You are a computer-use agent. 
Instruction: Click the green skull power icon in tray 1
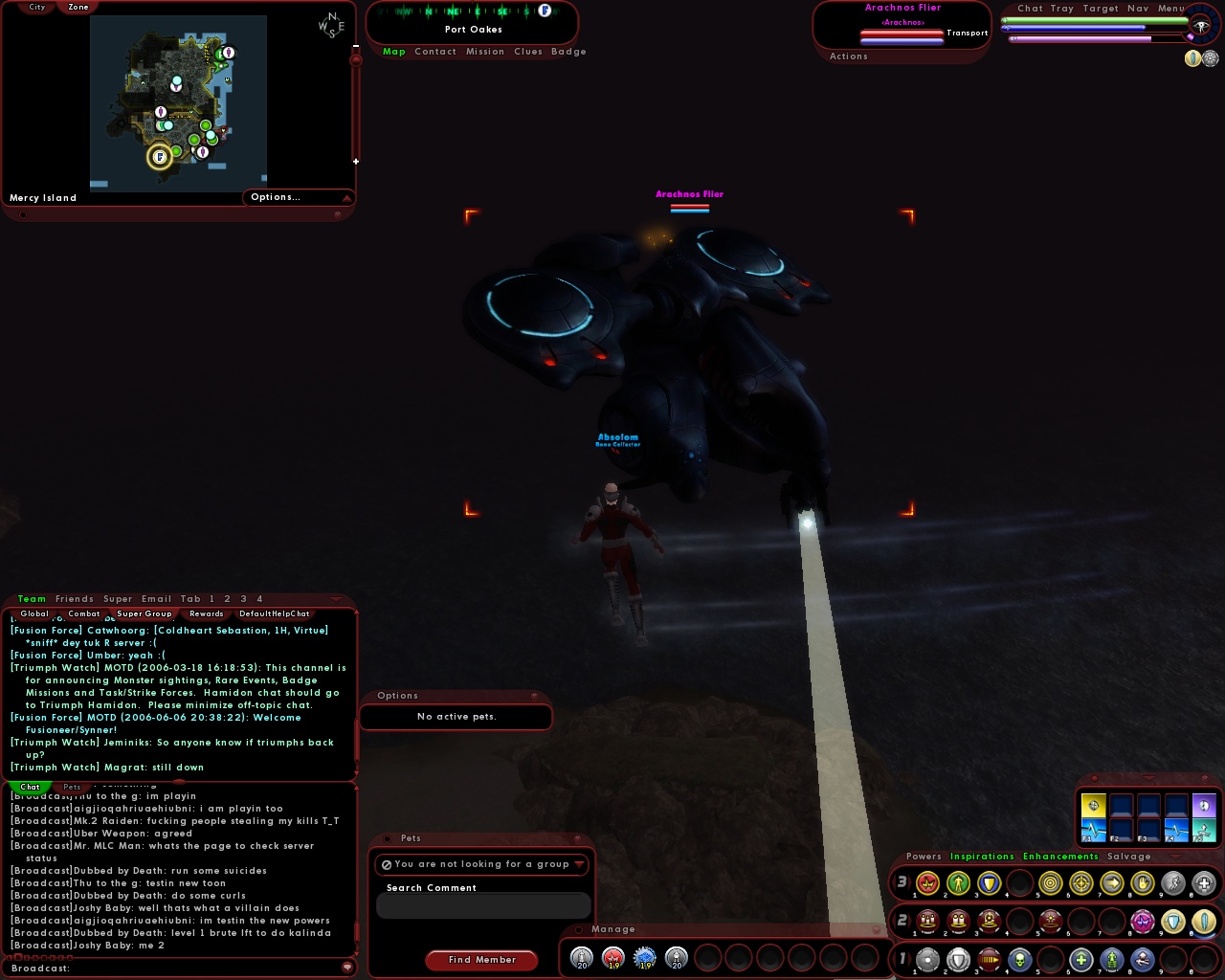(1020, 960)
